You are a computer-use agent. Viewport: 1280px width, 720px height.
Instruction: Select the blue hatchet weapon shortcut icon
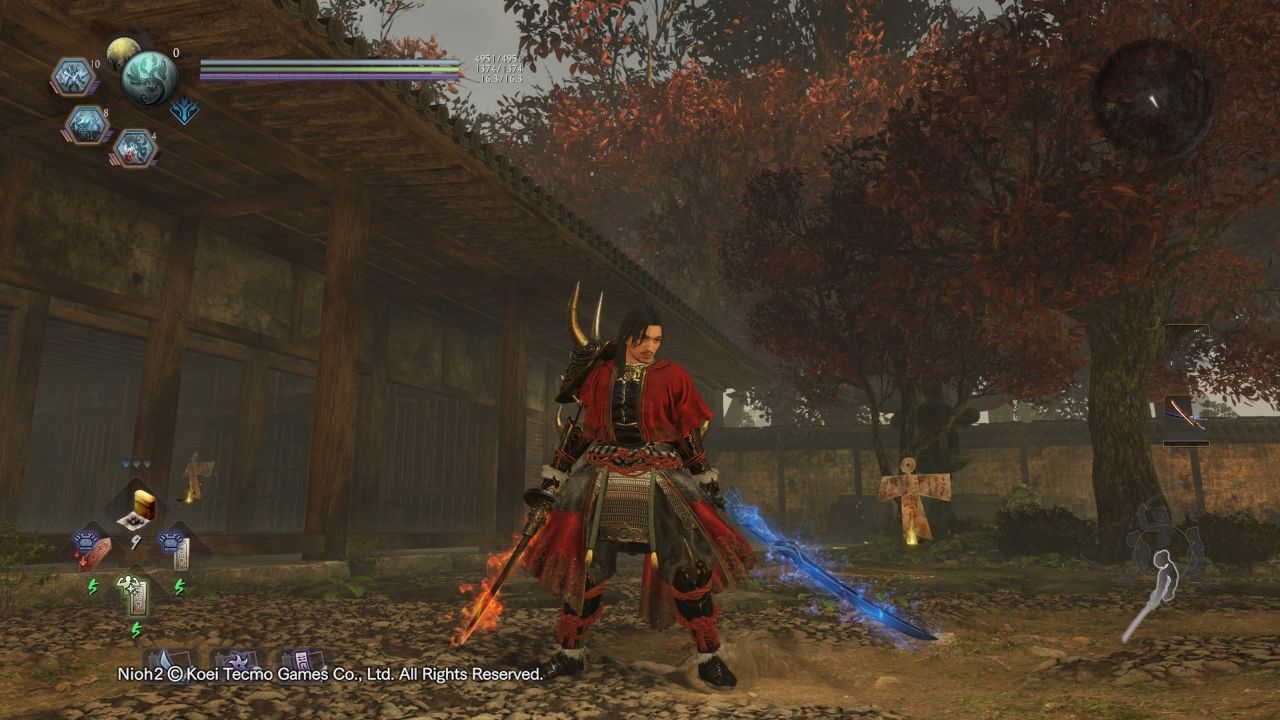[x=167, y=660]
